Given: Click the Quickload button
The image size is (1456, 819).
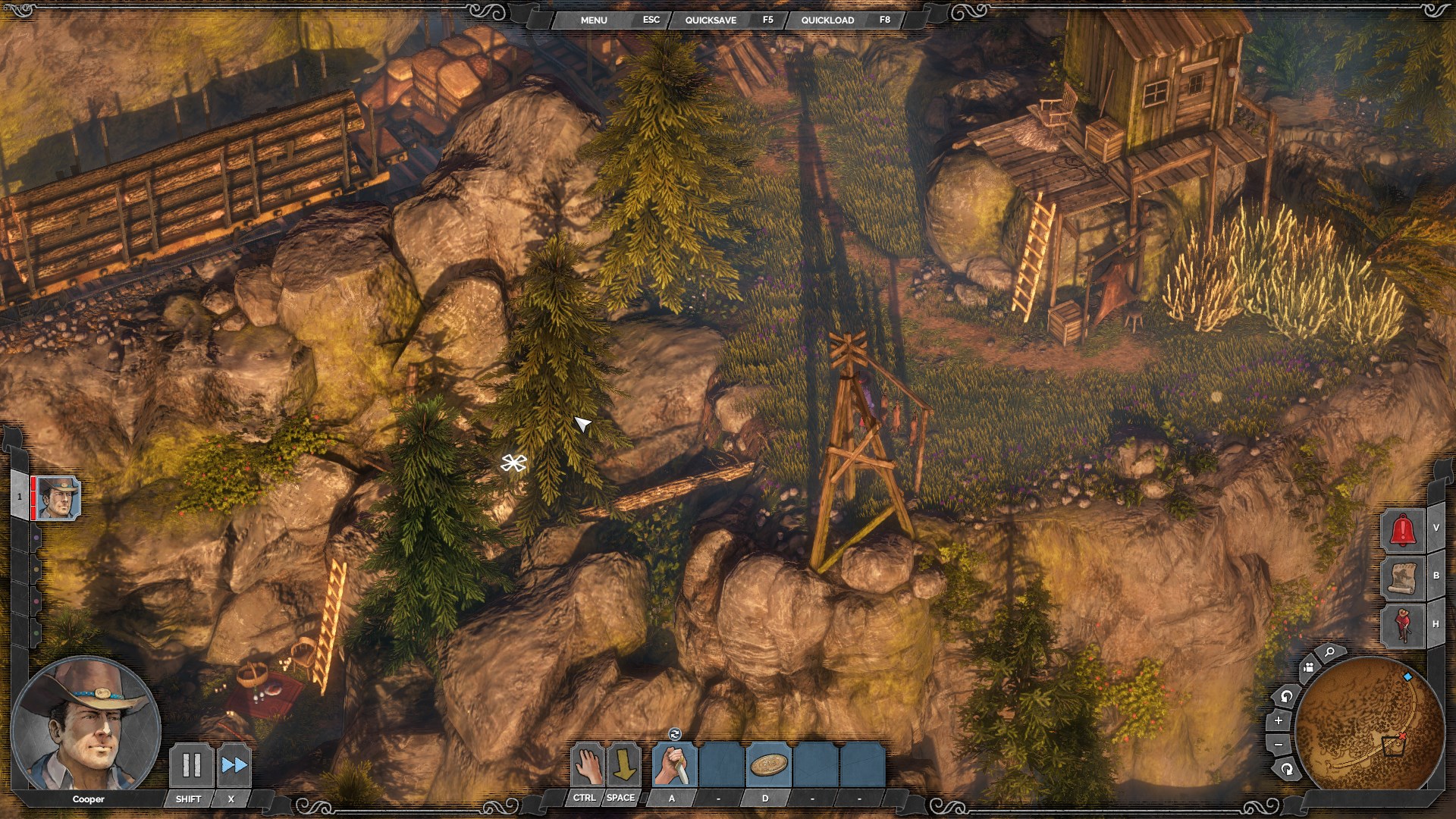Looking at the screenshot, I should click(x=827, y=20).
